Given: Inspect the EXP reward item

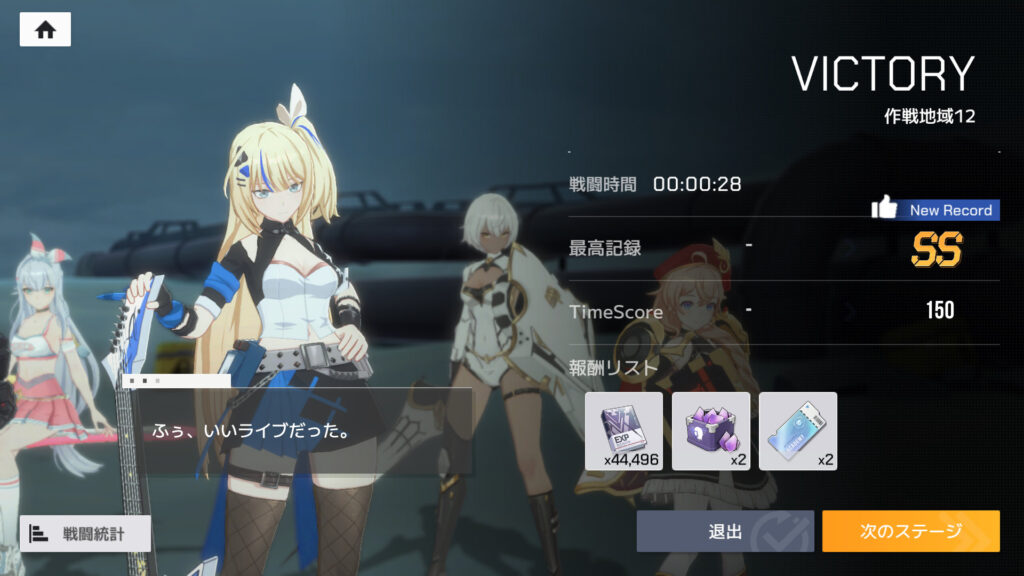Looking at the screenshot, I should tap(624, 431).
